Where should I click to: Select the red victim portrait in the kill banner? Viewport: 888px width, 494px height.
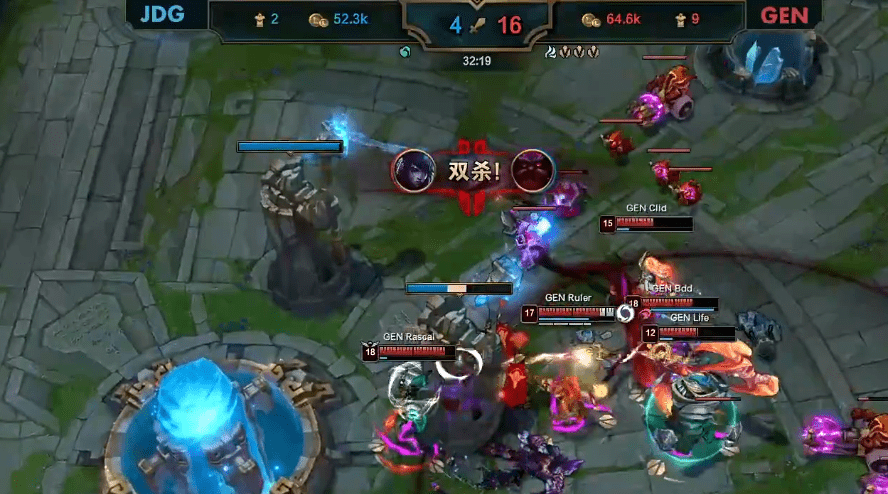pos(531,170)
